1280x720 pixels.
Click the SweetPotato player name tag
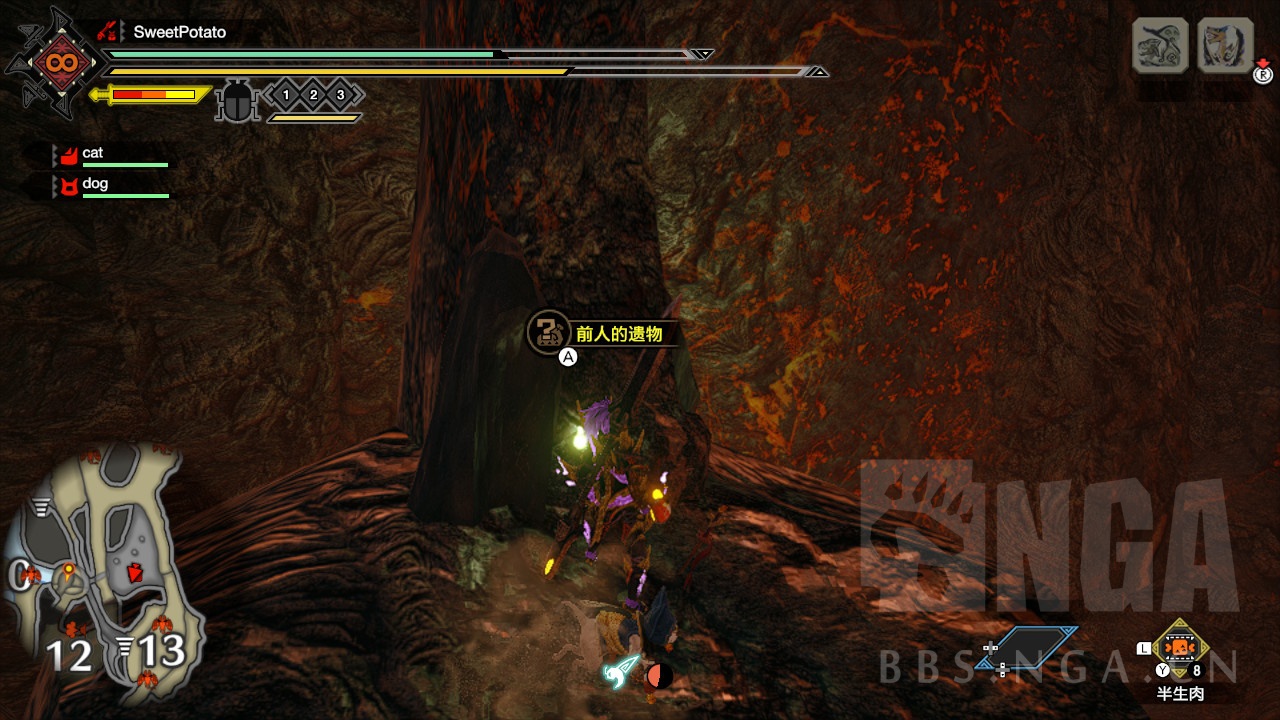click(179, 32)
